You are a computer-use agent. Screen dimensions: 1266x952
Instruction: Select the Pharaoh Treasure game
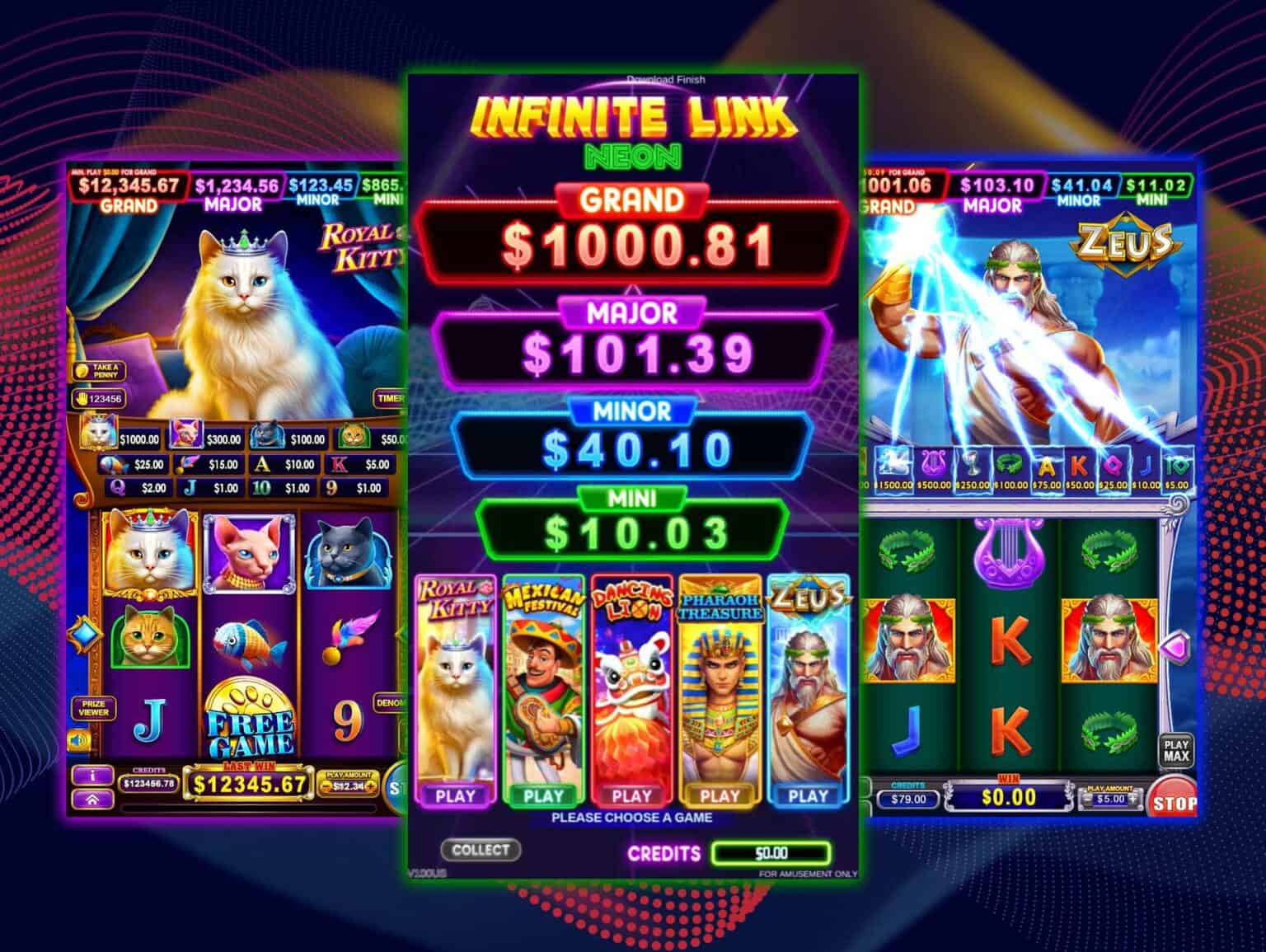[720, 795]
